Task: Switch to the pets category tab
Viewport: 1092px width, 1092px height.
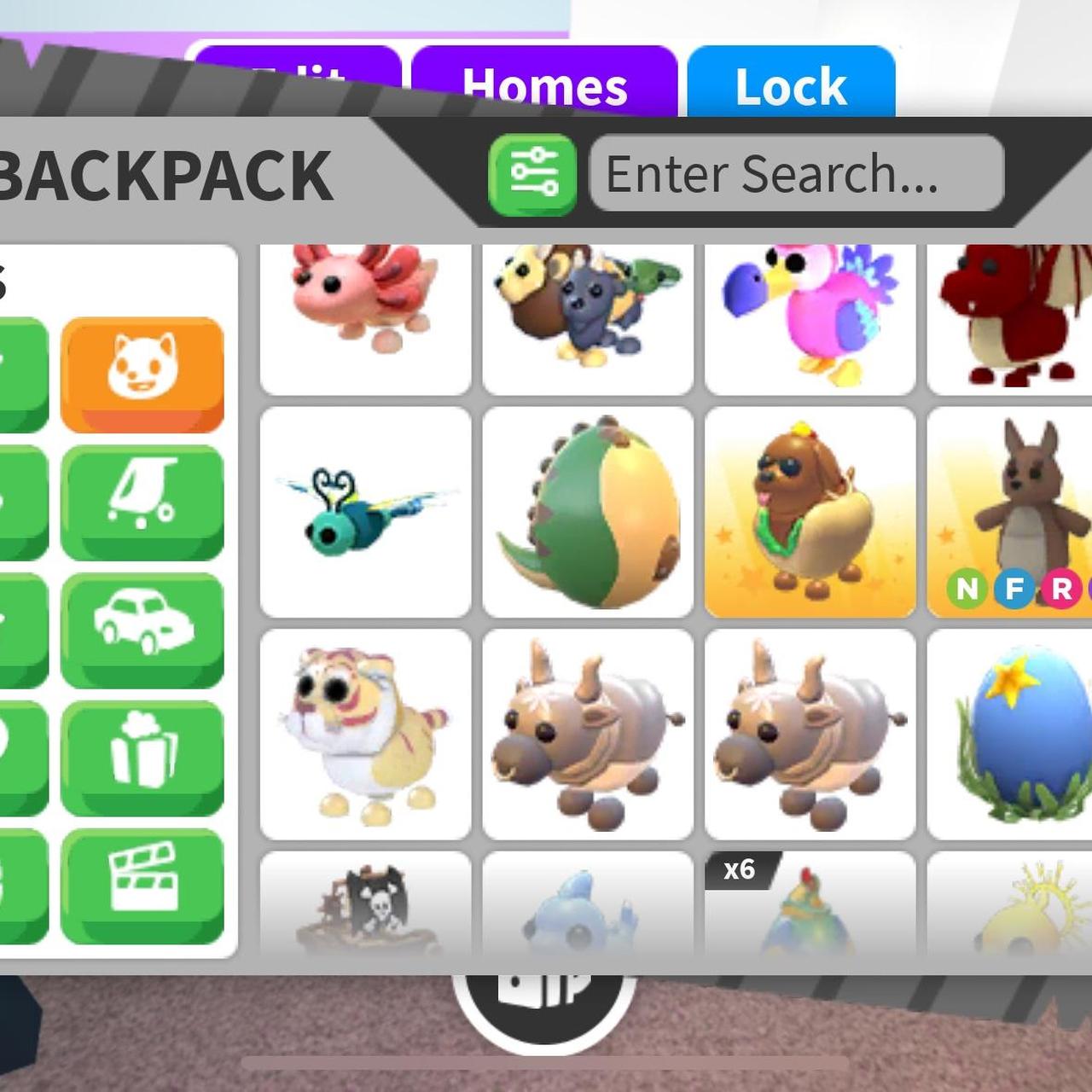Action: tap(142, 374)
